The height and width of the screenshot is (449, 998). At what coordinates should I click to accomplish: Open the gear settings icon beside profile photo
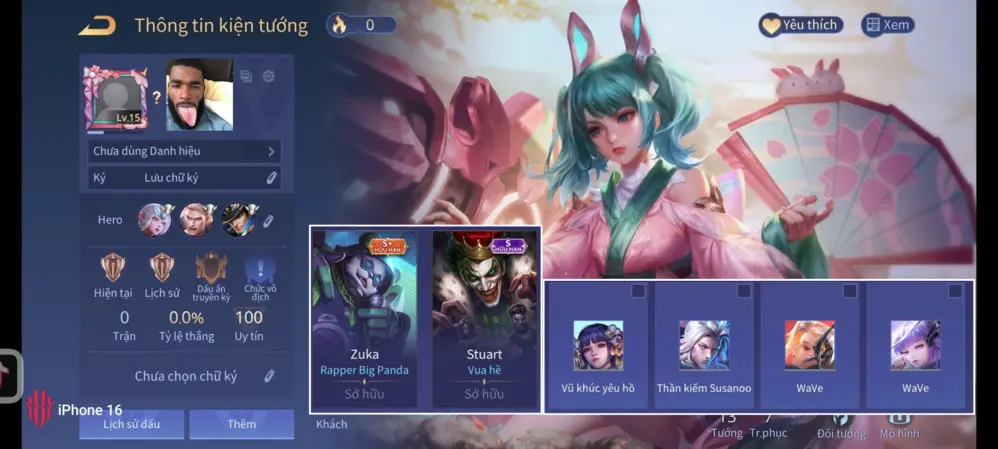click(x=268, y=76)
